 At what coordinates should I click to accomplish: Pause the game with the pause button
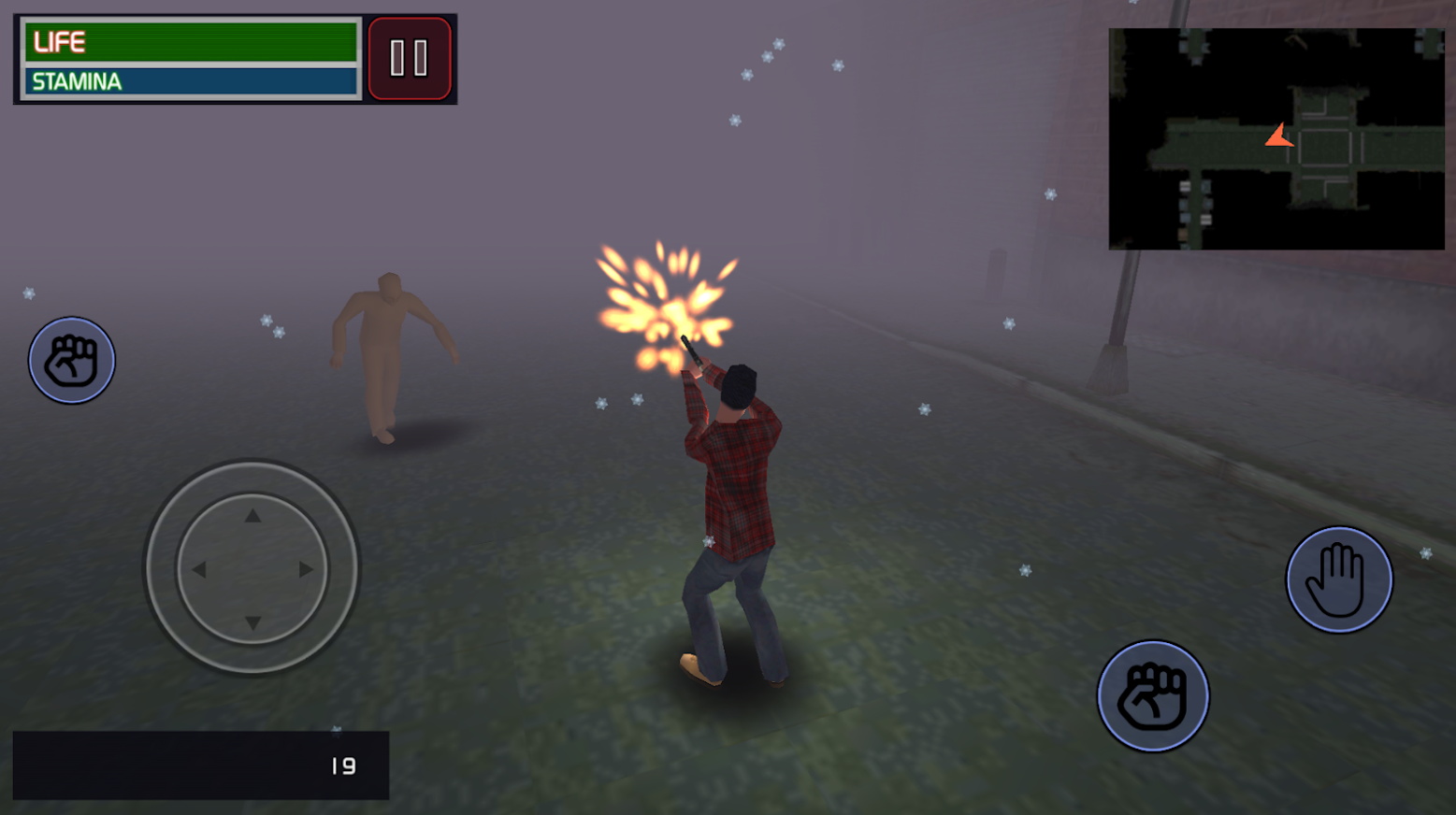click(x=409, y=58)
